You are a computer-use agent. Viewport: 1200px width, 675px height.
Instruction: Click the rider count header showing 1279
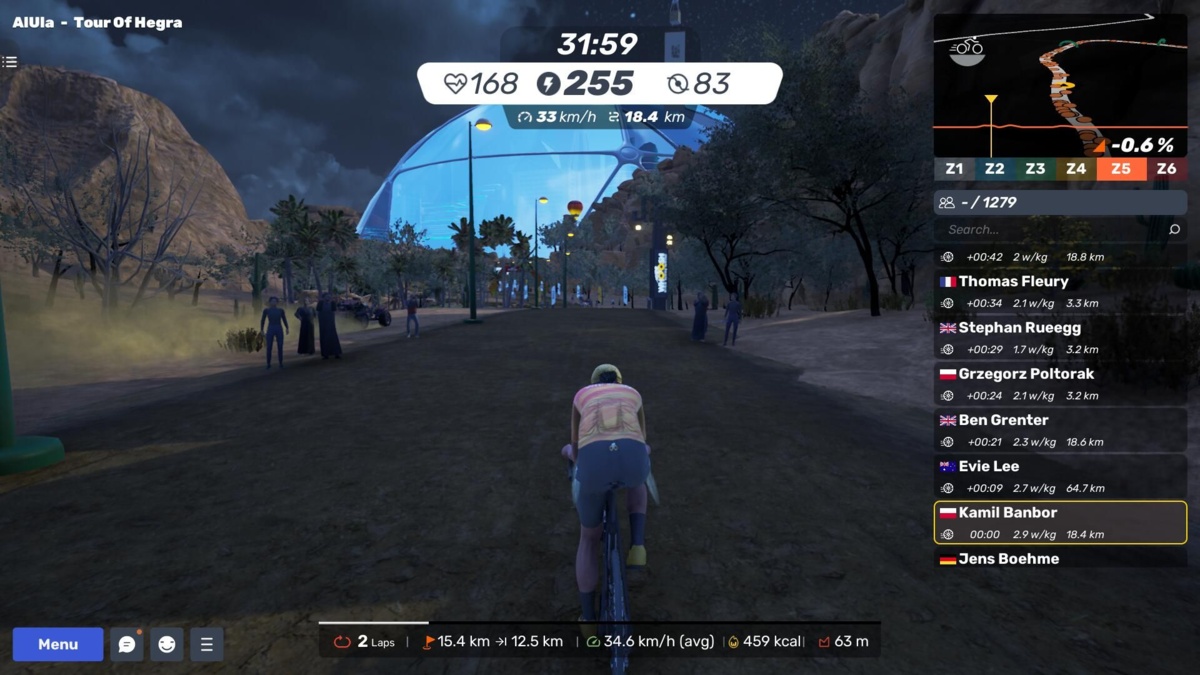pyautogui.click(x=1060, y=202)
